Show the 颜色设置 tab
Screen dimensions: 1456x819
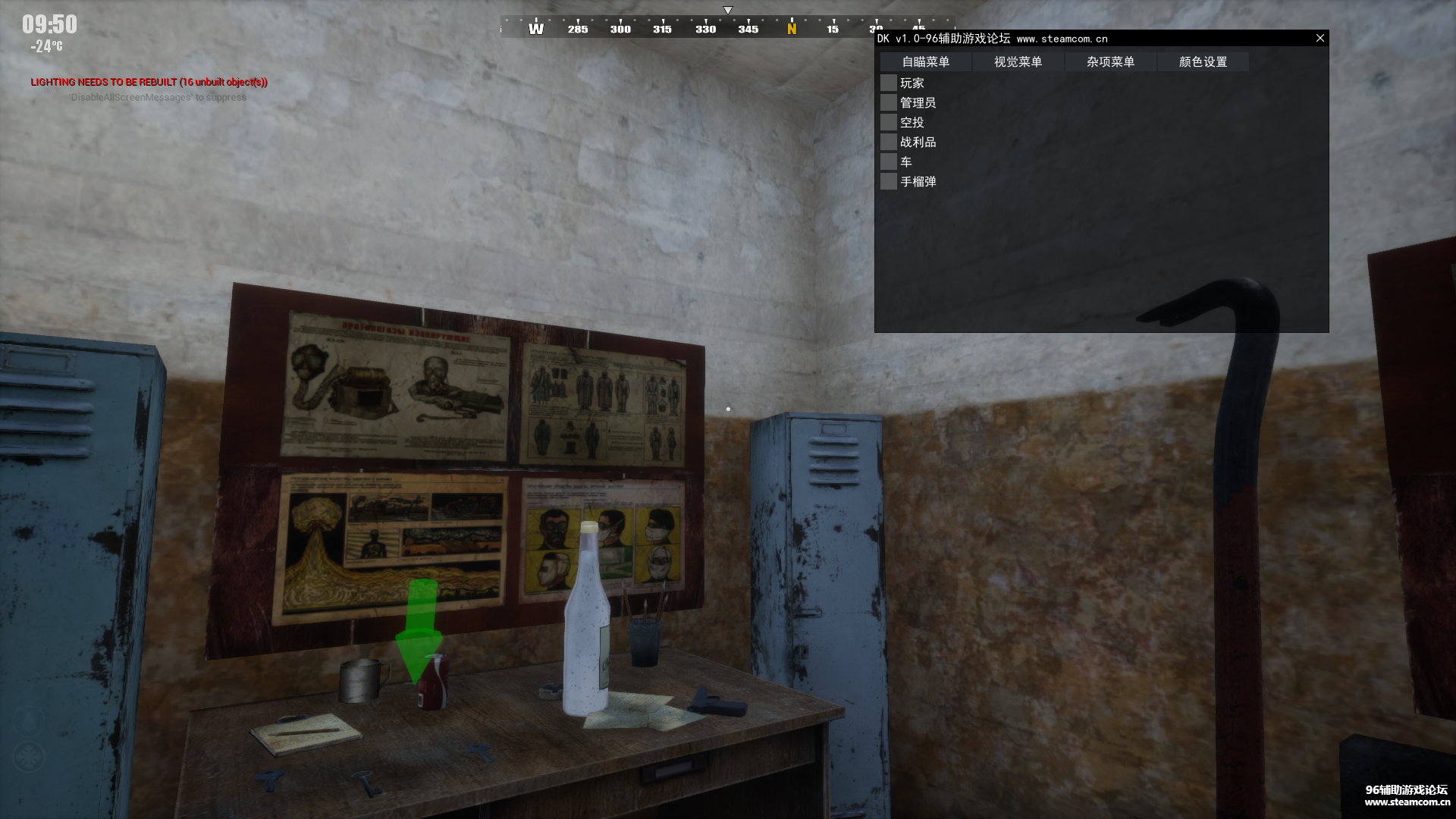[x=1203, y=62]
